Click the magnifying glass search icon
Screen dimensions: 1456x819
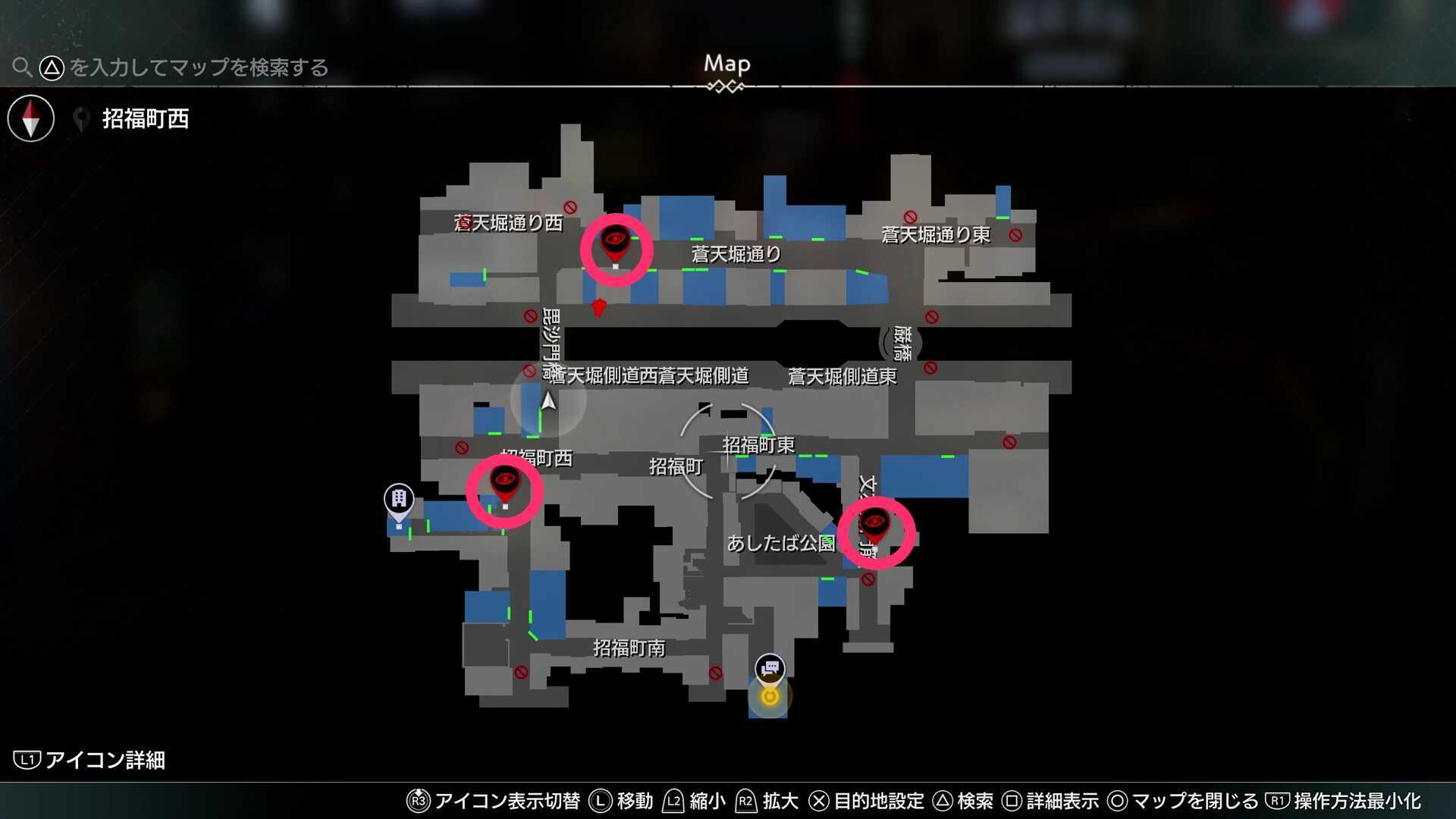pyautogui.click(x=22, y=67)
